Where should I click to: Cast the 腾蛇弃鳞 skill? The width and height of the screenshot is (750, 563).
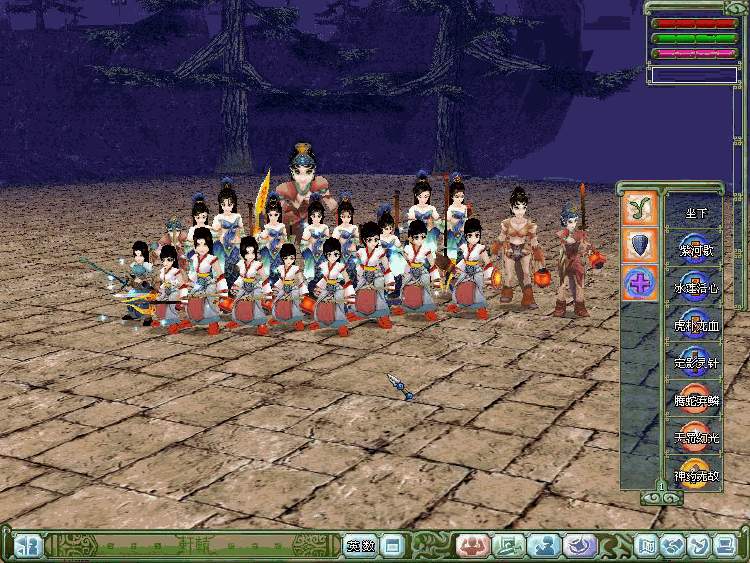(x=695, y=400)
